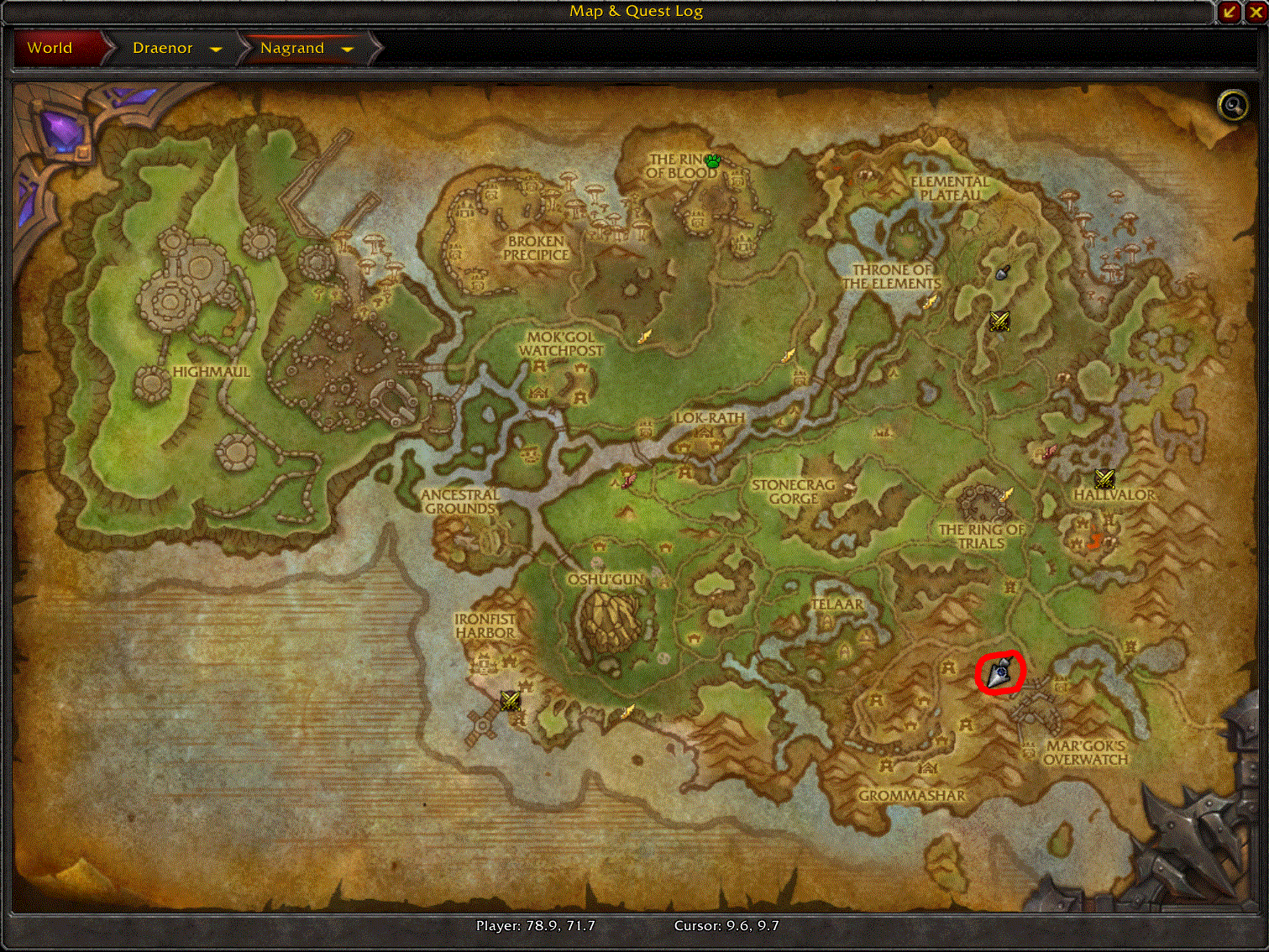Select the Nagrand breadcrumb button

292,48
